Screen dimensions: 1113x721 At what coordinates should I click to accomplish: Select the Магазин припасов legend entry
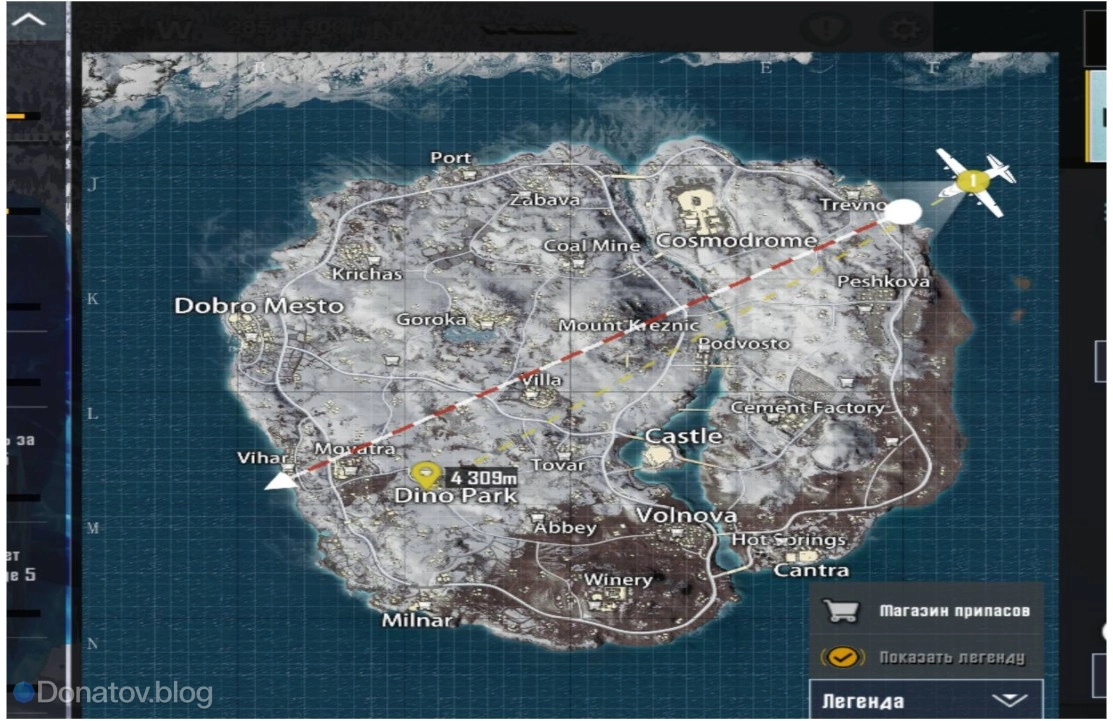(925, 610)
